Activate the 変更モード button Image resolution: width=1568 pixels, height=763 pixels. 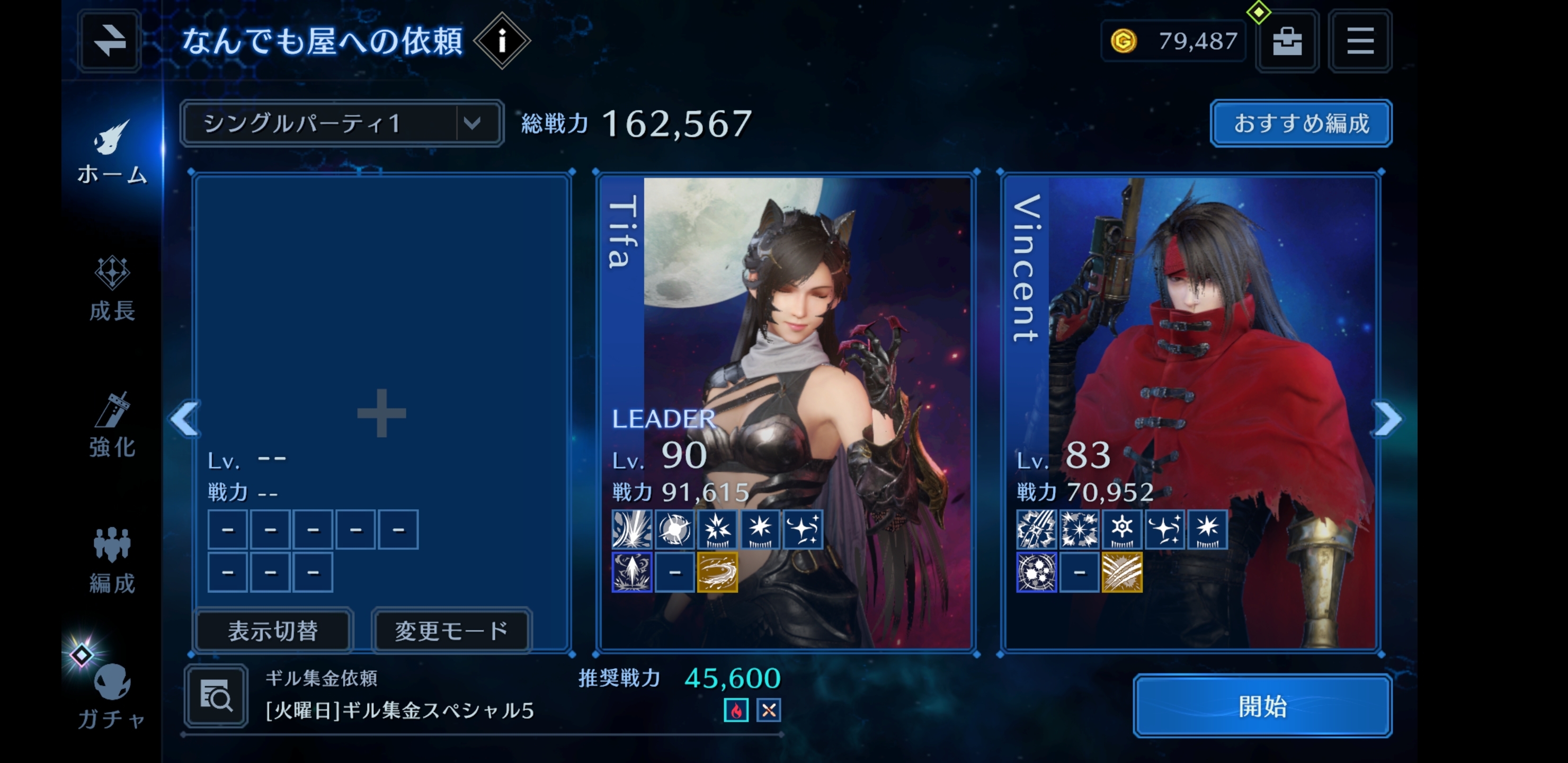[451, 631]
